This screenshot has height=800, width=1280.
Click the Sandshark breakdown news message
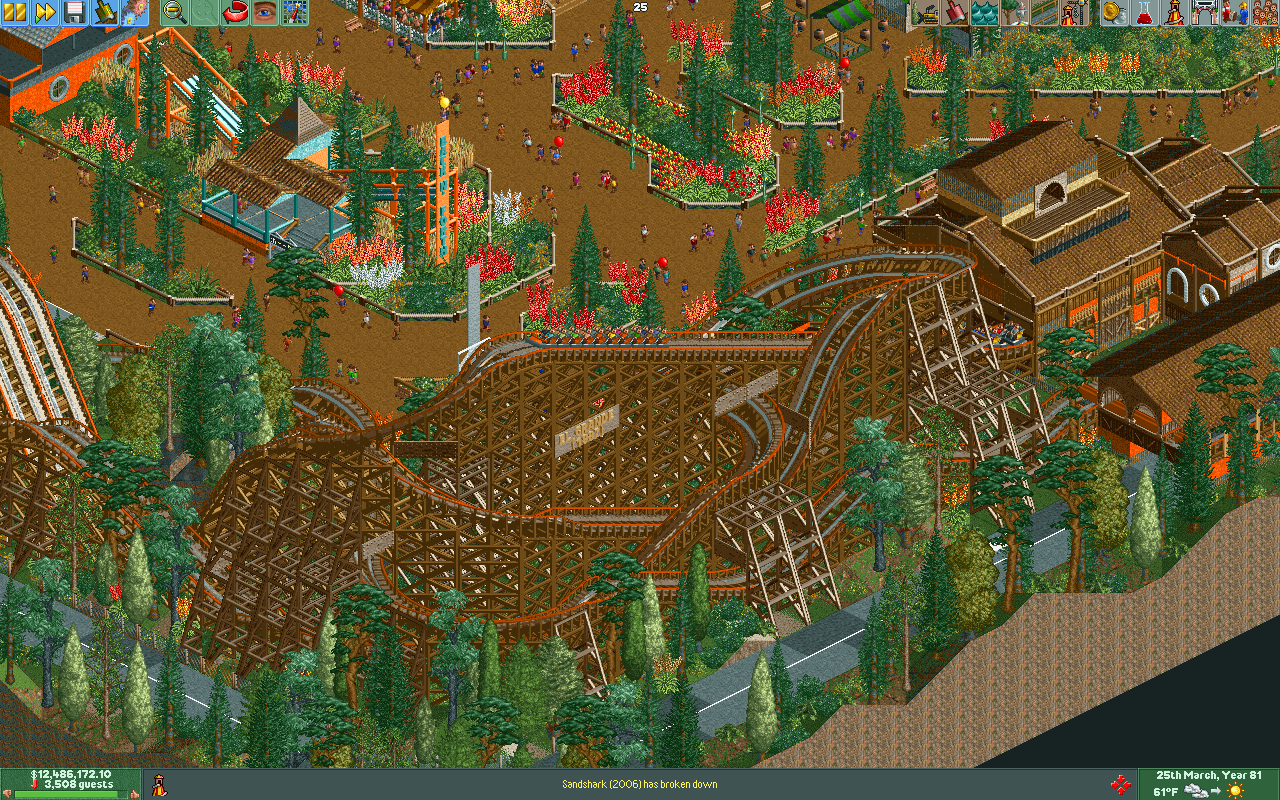point(639,784)
